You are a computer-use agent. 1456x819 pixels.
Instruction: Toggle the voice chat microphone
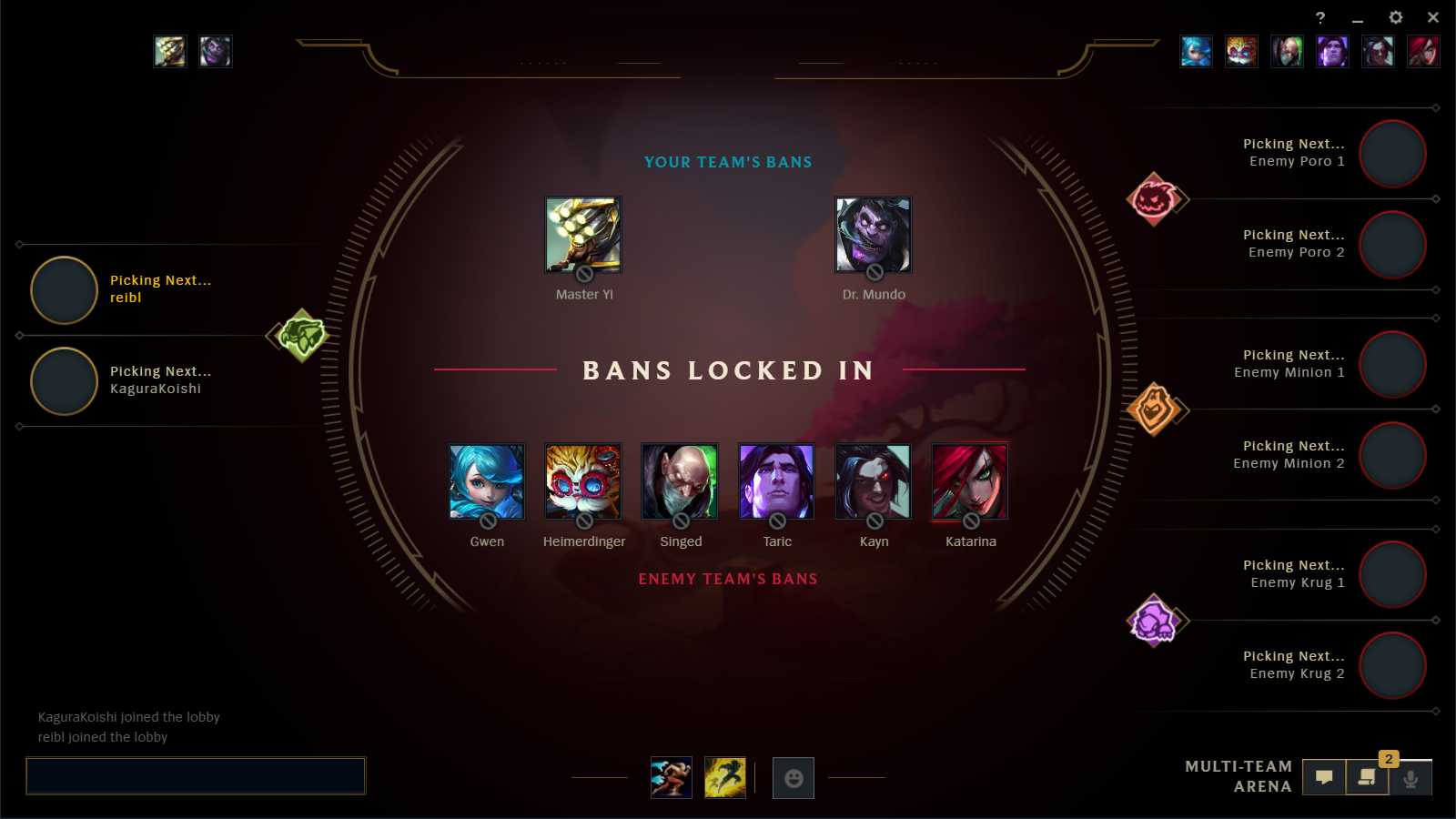pyautogui.click(x=1411, y=778)
